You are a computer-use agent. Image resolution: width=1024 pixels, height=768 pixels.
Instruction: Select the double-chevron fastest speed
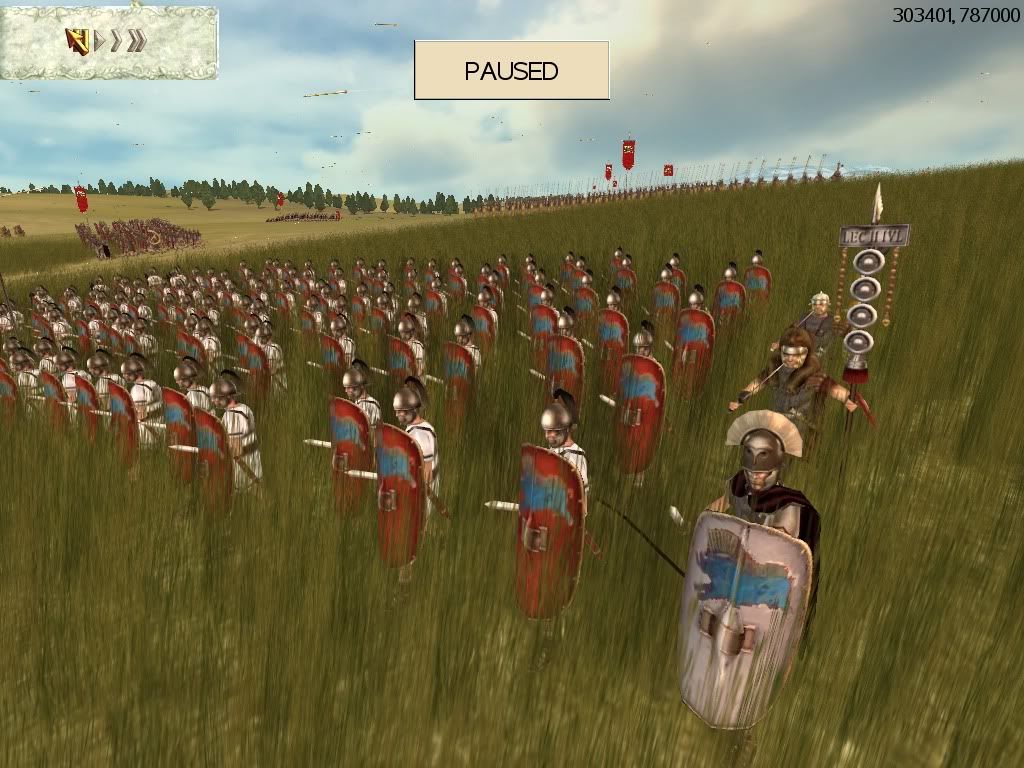click(x=137, y=41)
